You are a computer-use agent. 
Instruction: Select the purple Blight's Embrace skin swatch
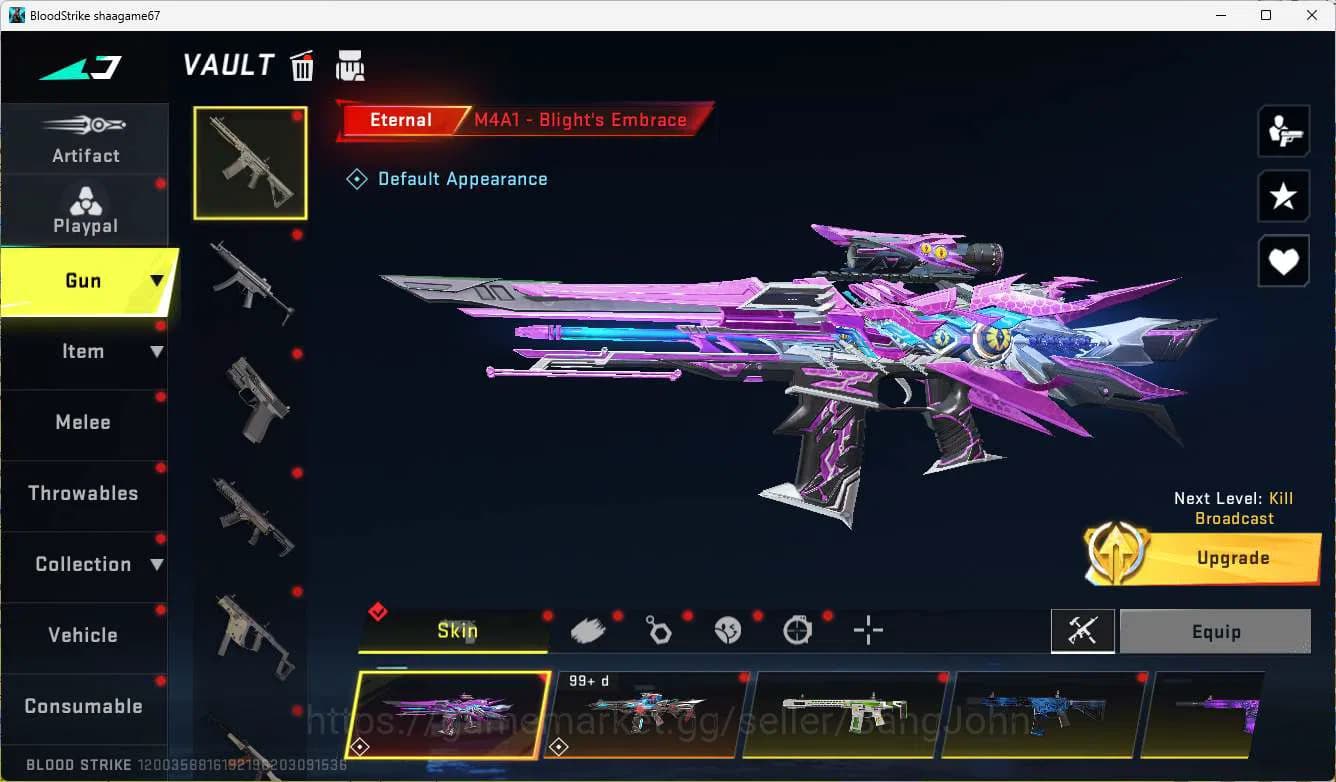447,713
